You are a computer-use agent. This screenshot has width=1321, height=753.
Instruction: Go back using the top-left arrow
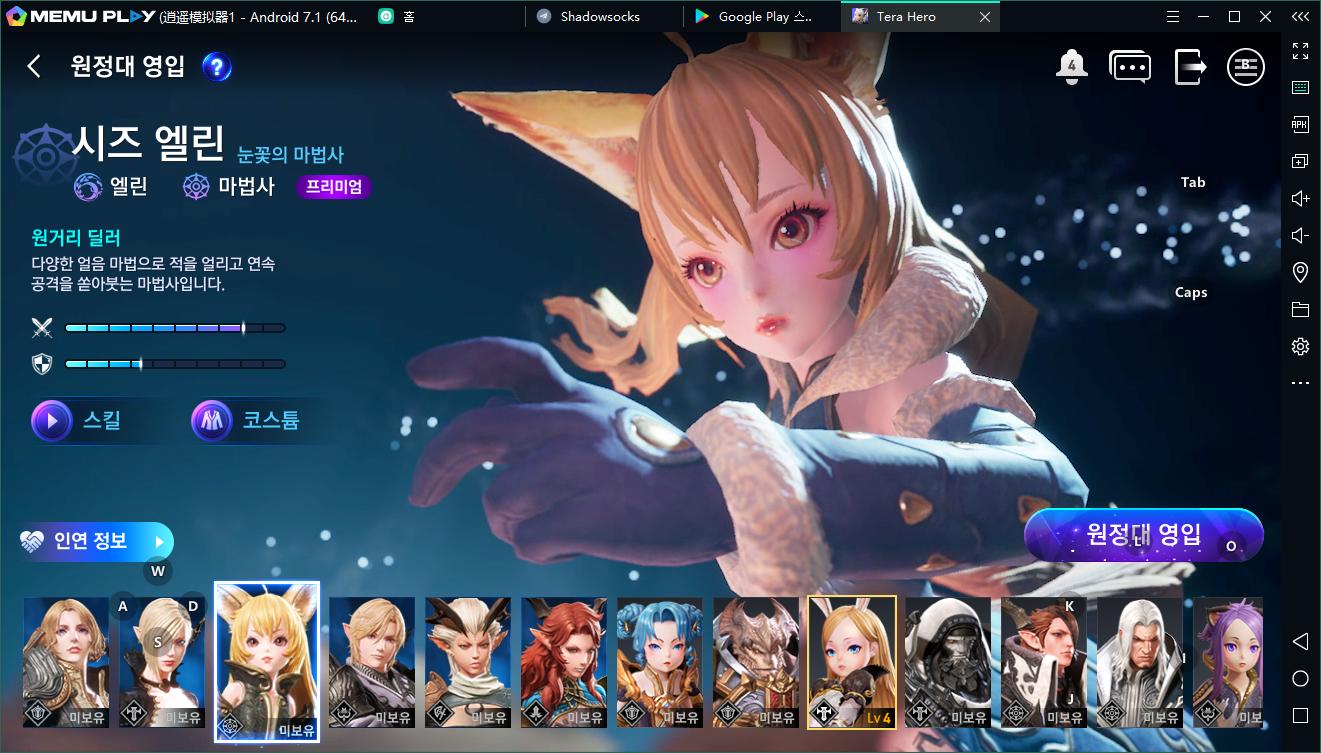point(34,66)
